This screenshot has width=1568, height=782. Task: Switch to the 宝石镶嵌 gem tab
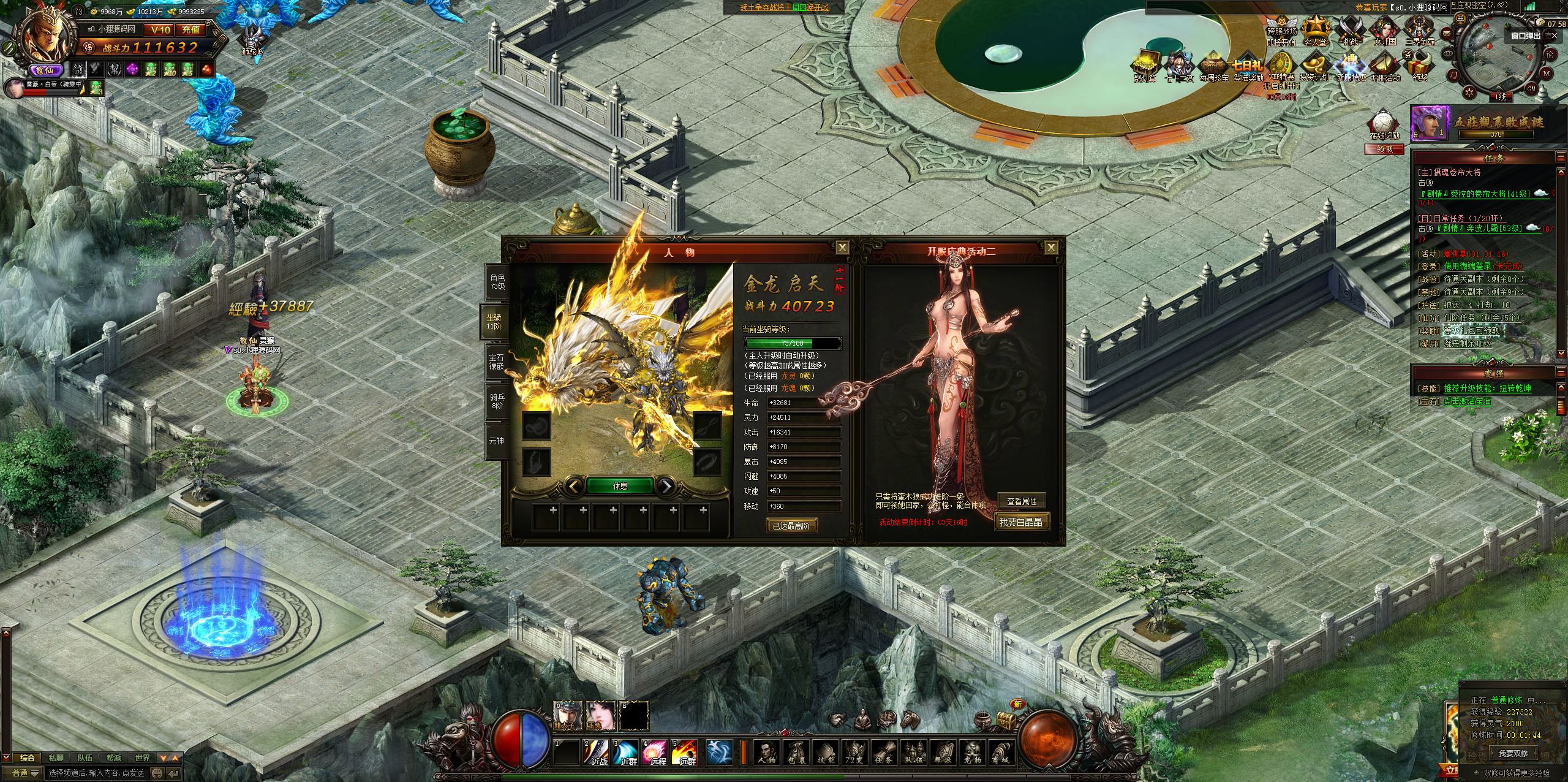(496, 361)
